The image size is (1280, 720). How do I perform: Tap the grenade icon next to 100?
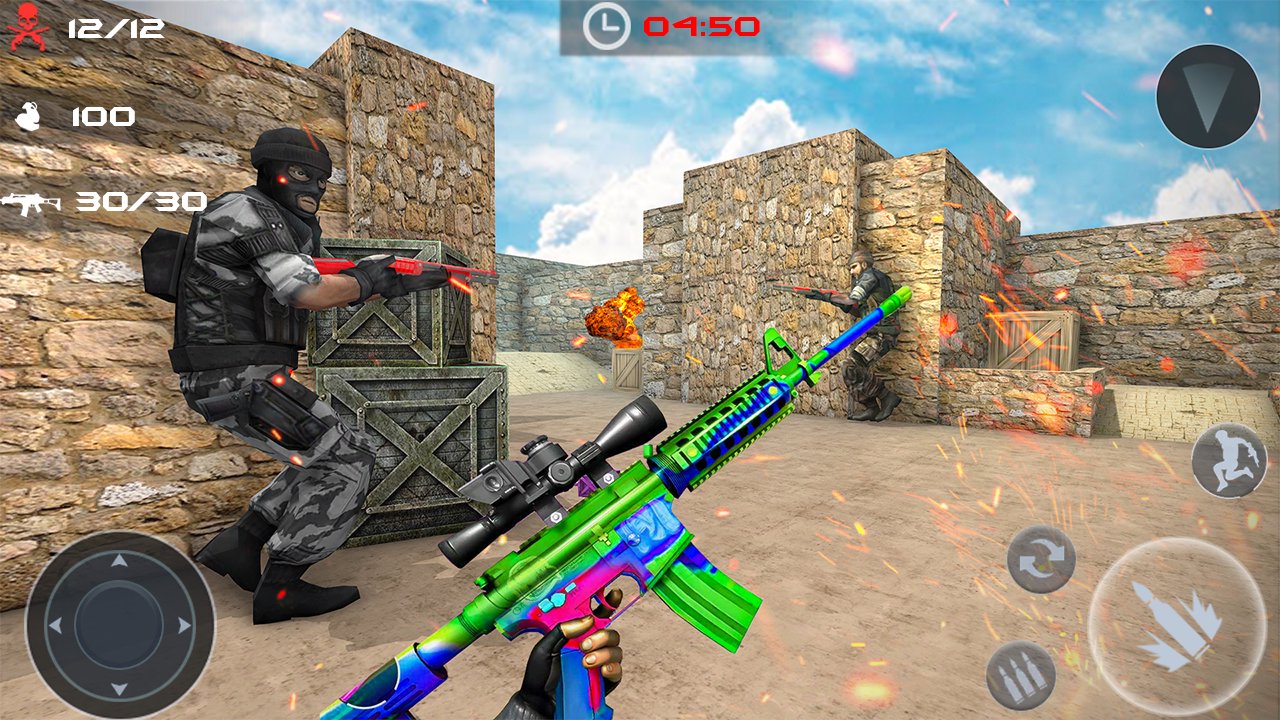coord(27,117)
